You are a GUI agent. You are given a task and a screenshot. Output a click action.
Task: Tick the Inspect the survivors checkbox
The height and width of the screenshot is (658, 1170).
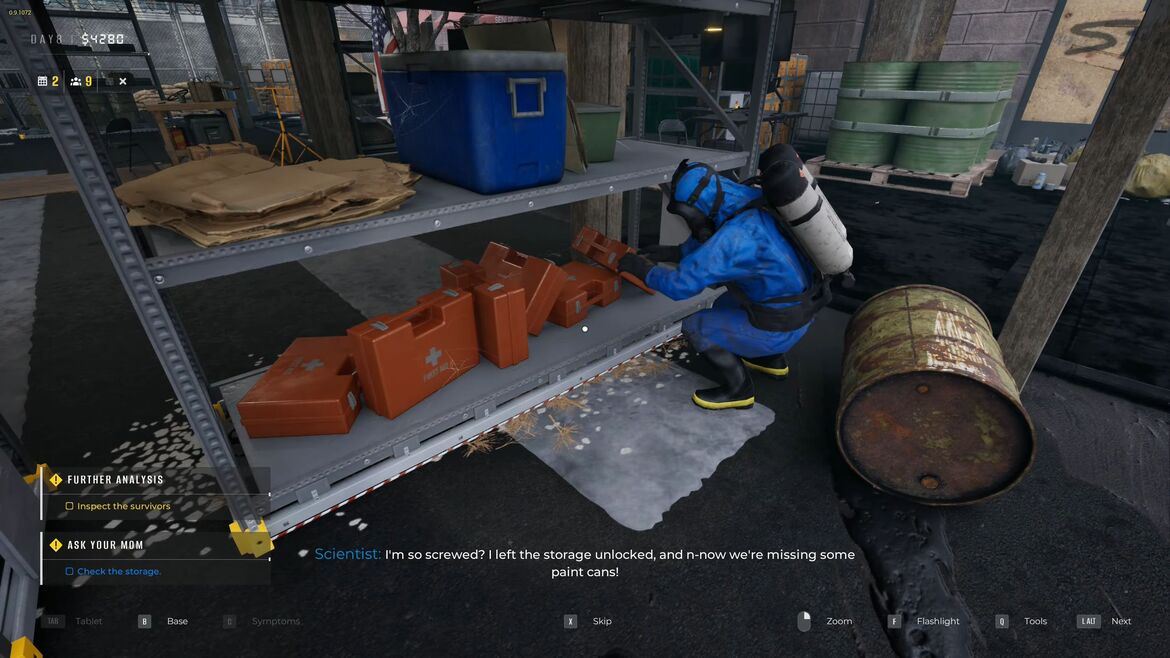click(x=69, y=507)
